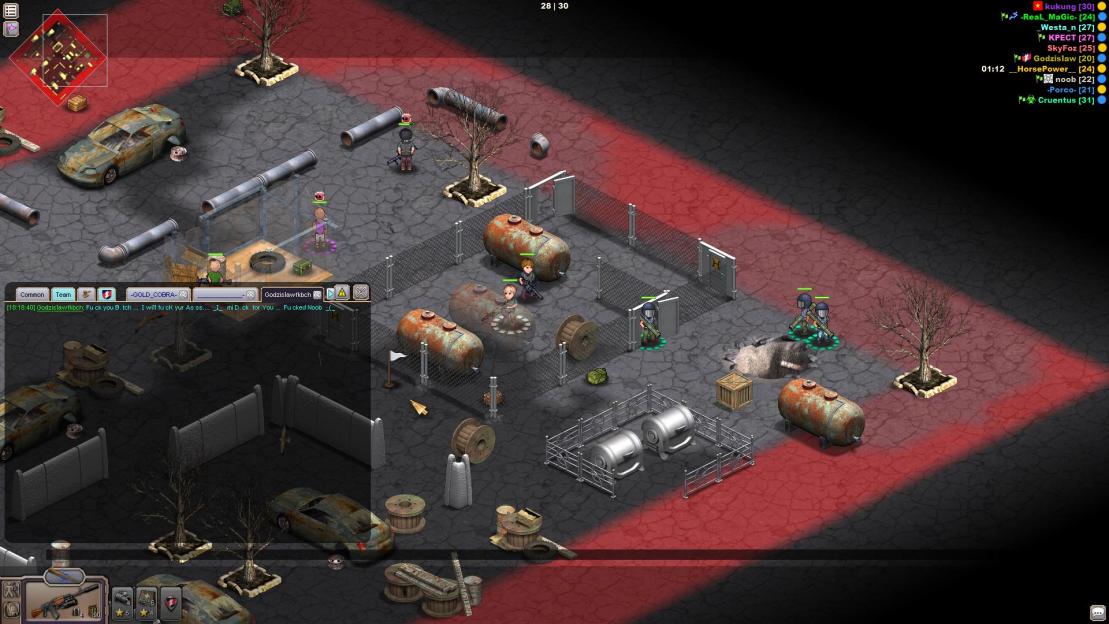
Task: Click the diamond-shaped minimap
Action: pyautogui.click(x=58, y=50)
